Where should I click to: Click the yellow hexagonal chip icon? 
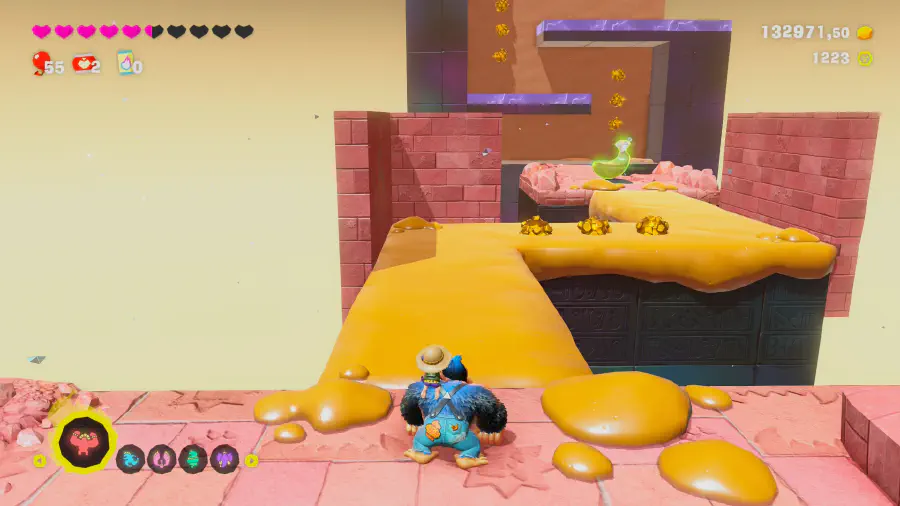865,58
